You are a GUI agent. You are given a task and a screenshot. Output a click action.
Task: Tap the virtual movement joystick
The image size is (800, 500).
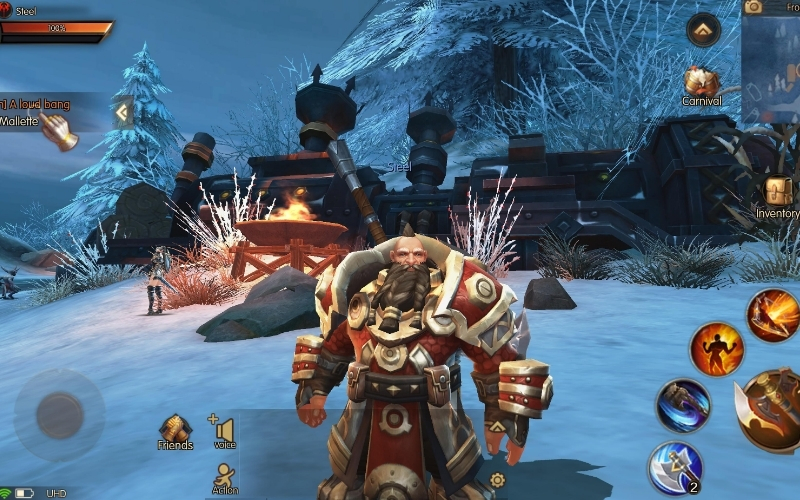point(59,414)
